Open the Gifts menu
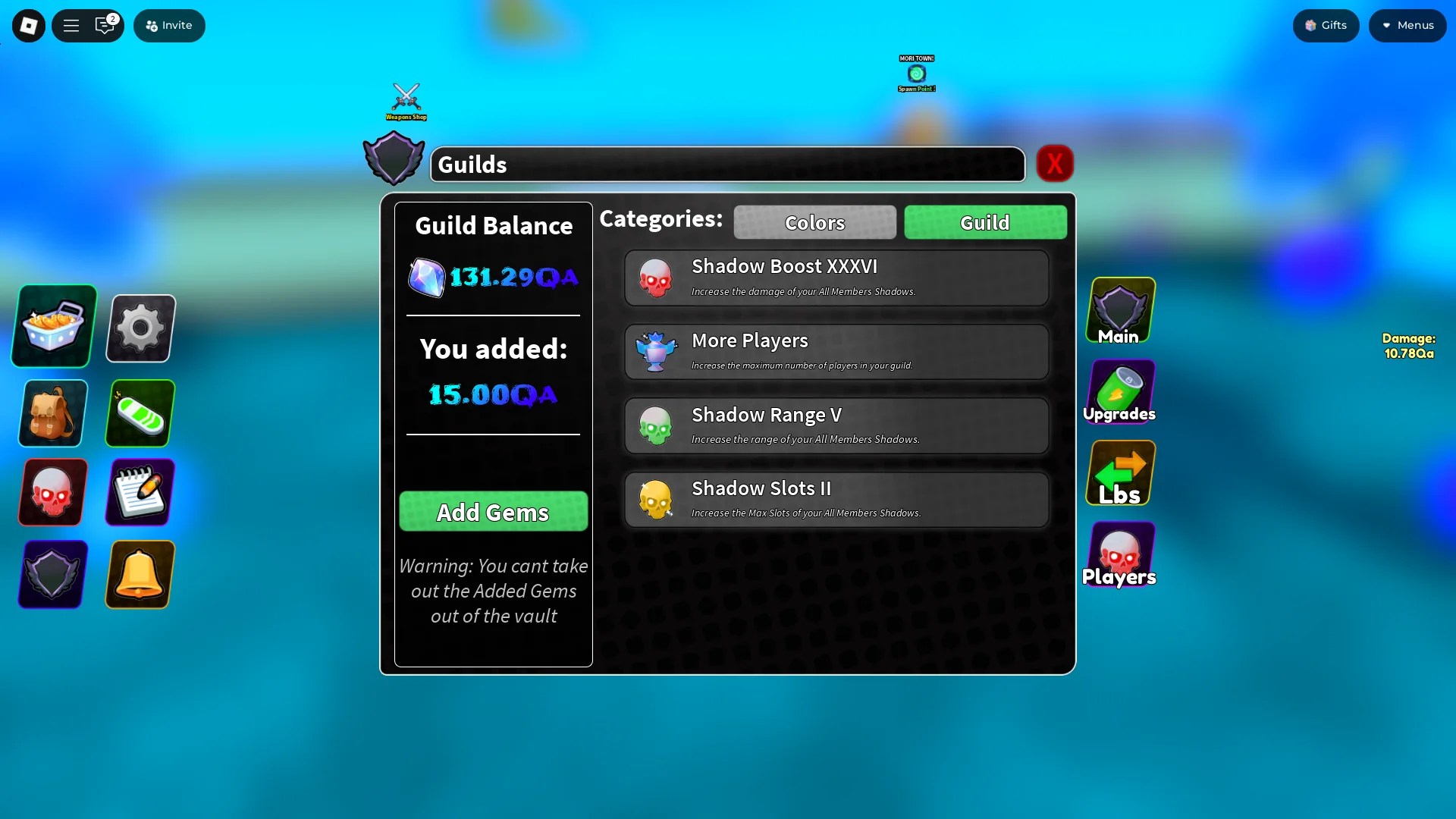 (1326, 25)
